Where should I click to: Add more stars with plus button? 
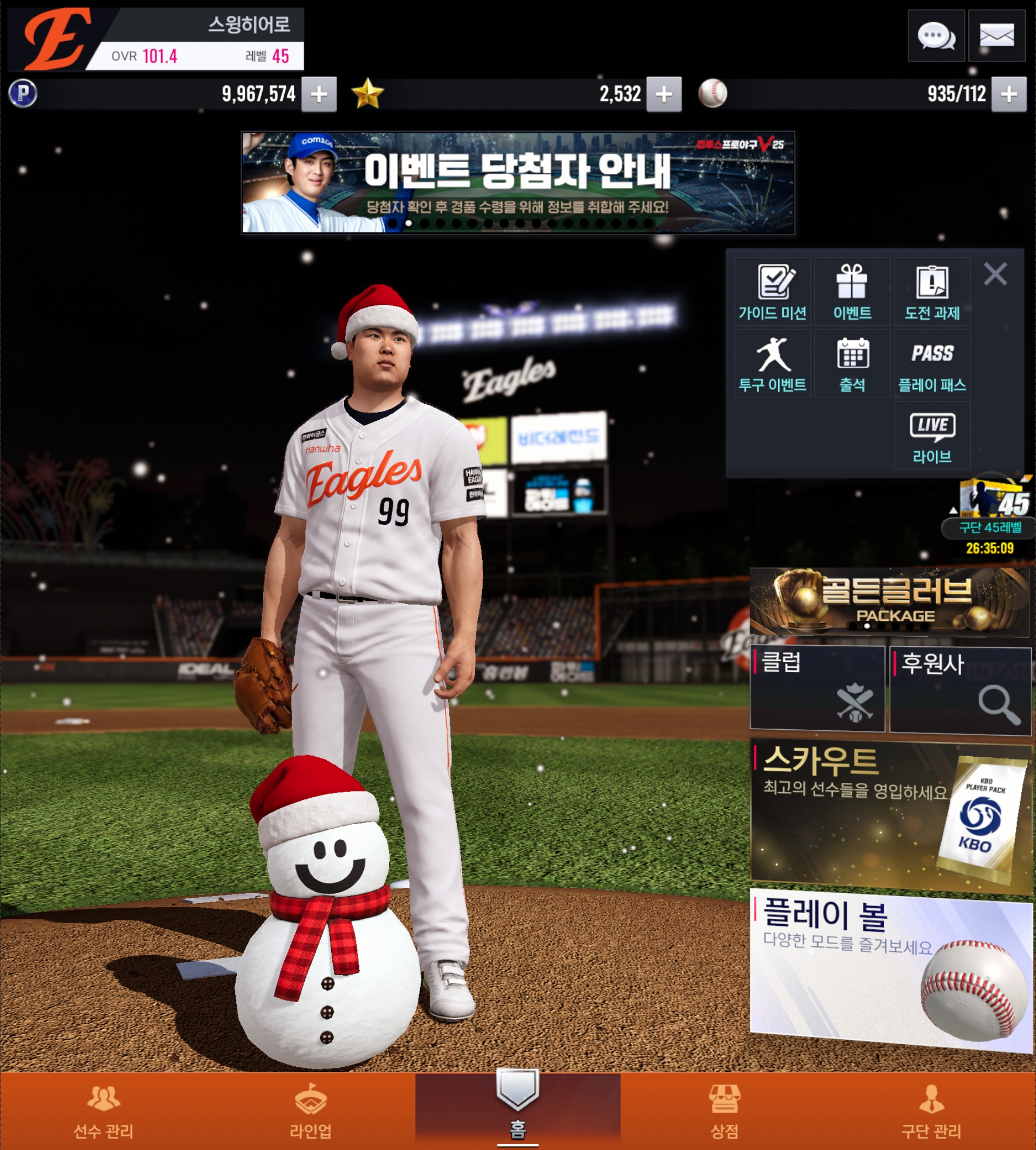coord(664,94)
